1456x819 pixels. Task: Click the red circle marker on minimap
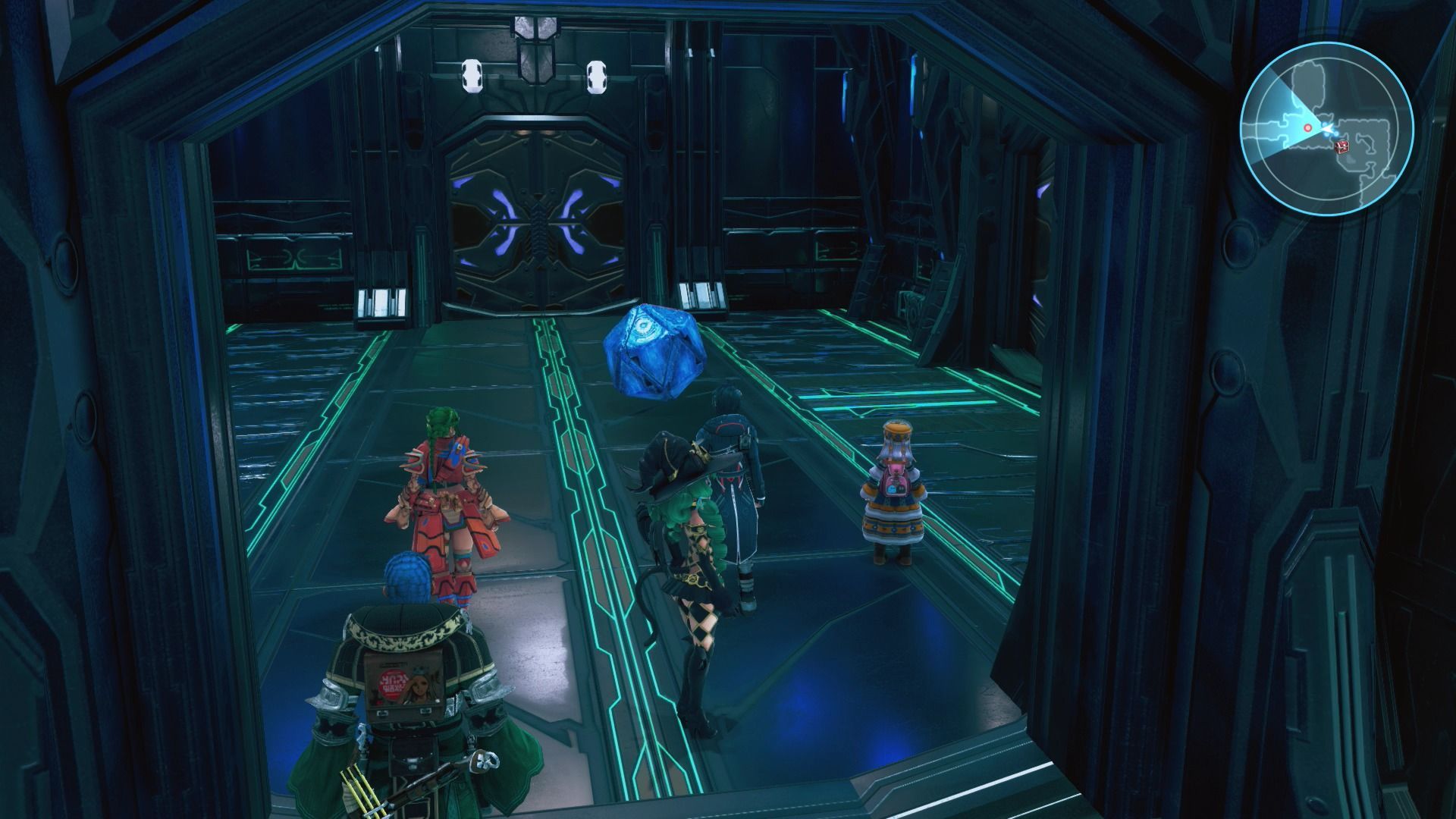click(x=1307, y=128)
